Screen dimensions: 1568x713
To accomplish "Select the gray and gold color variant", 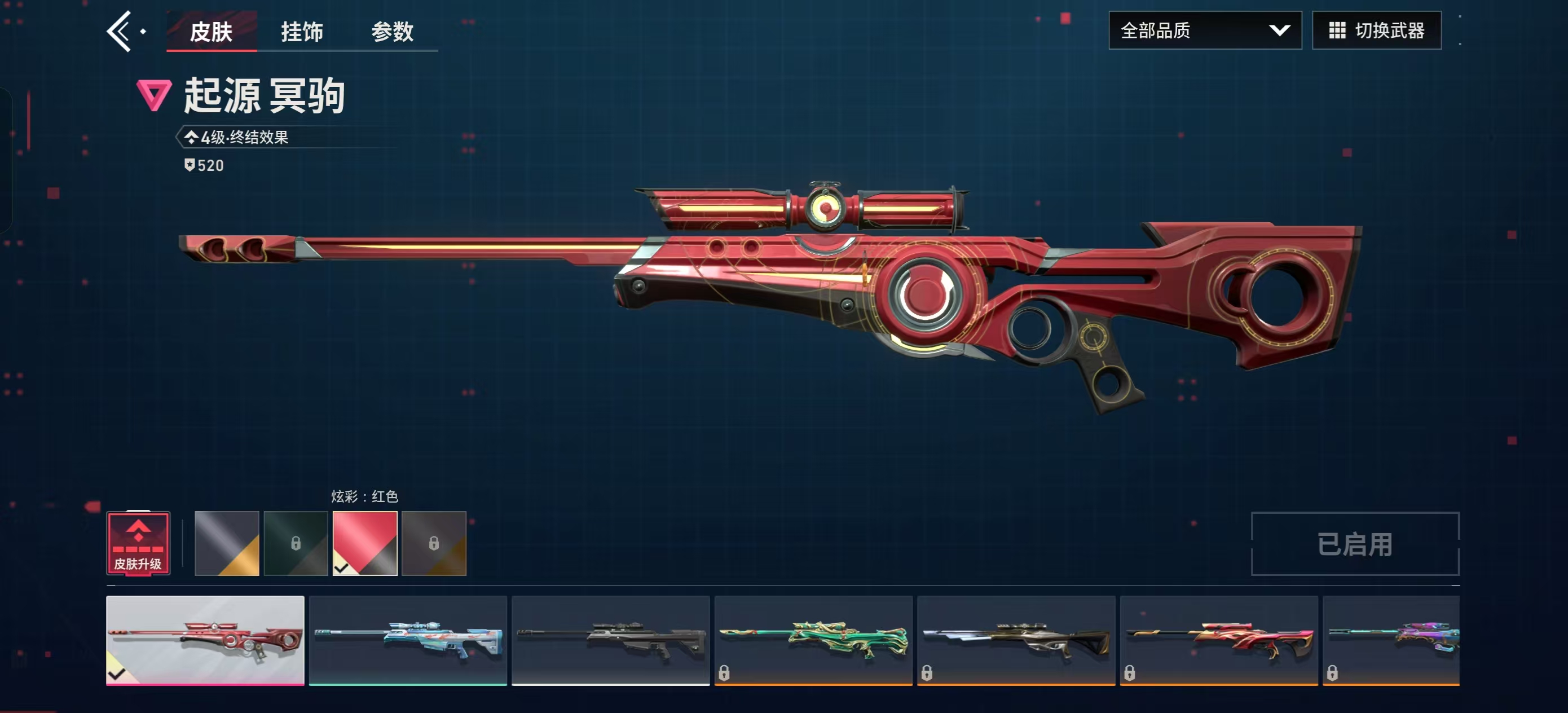I will (226, 543).
